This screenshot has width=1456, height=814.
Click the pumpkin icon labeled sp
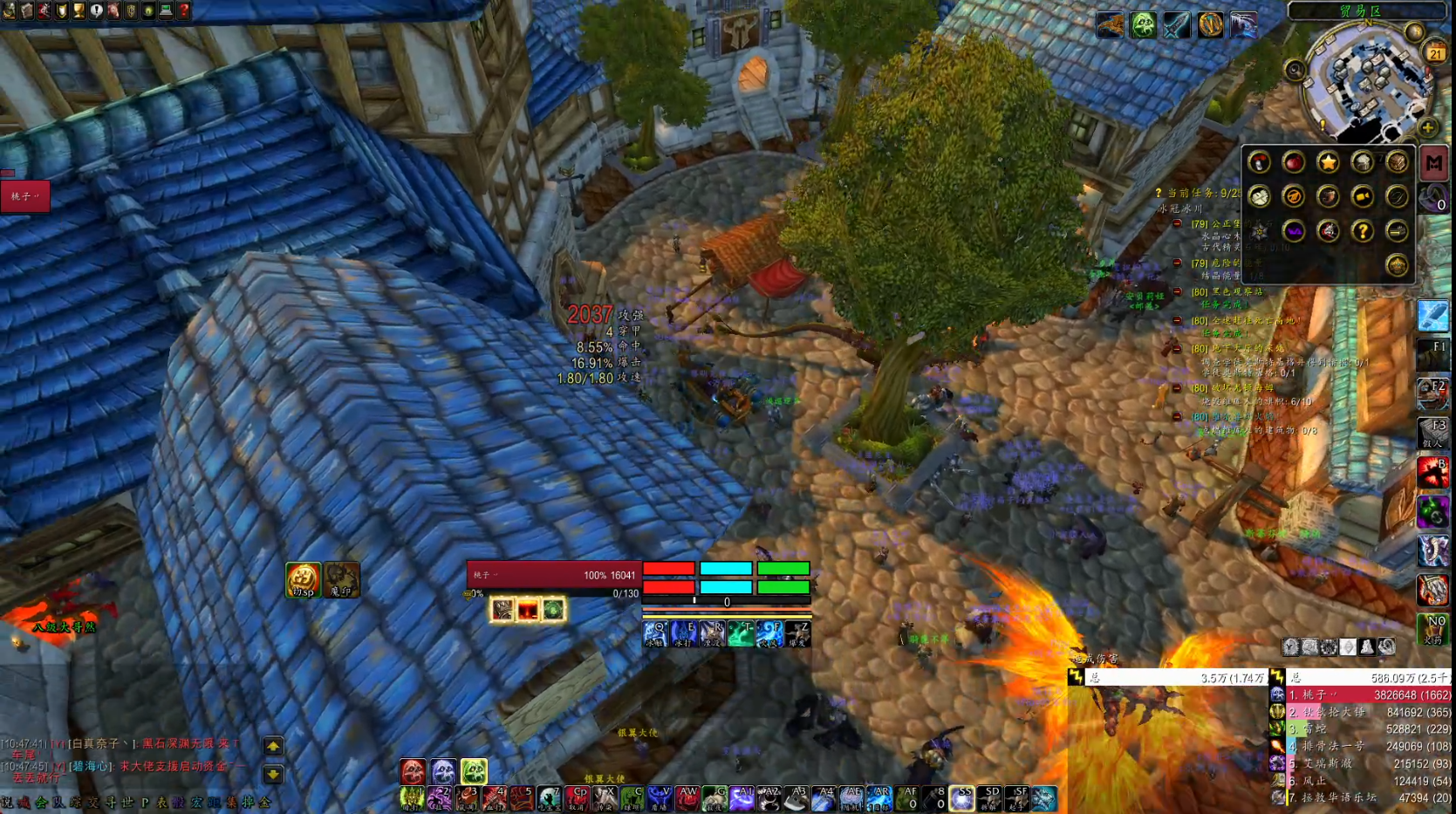click(x=303, y=580)
